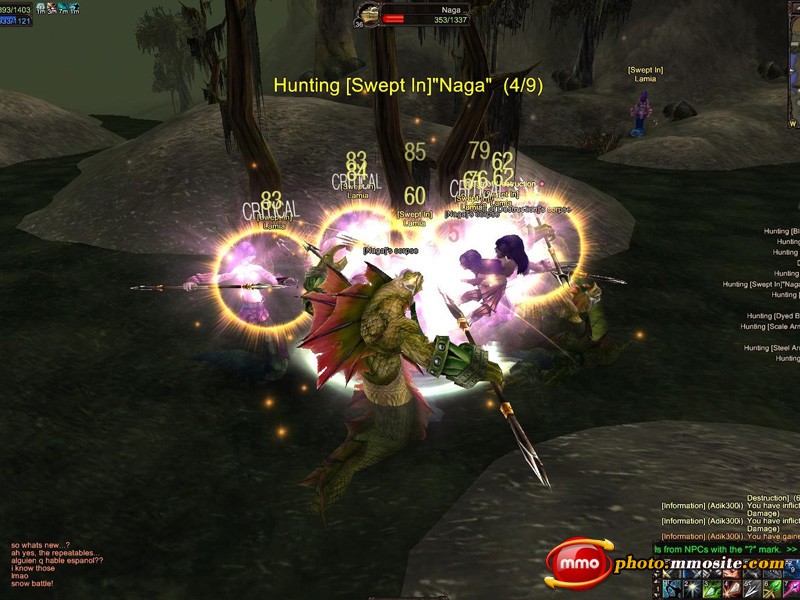
Task: Click the chat log message "snow battle!"
Action: [x=32, y=583]
